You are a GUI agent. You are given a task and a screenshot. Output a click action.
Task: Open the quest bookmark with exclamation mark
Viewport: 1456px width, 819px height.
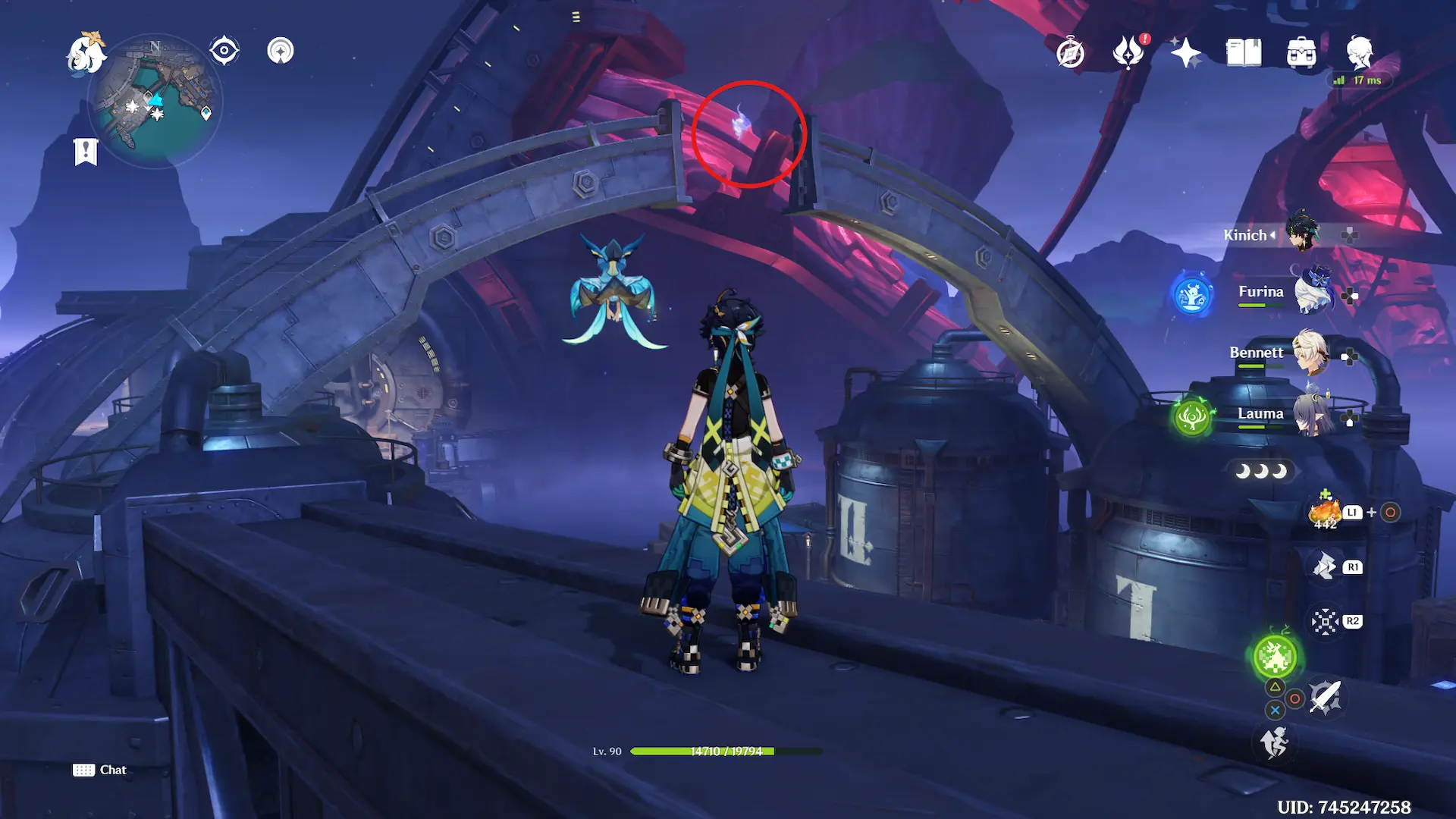tap(86, 151)
